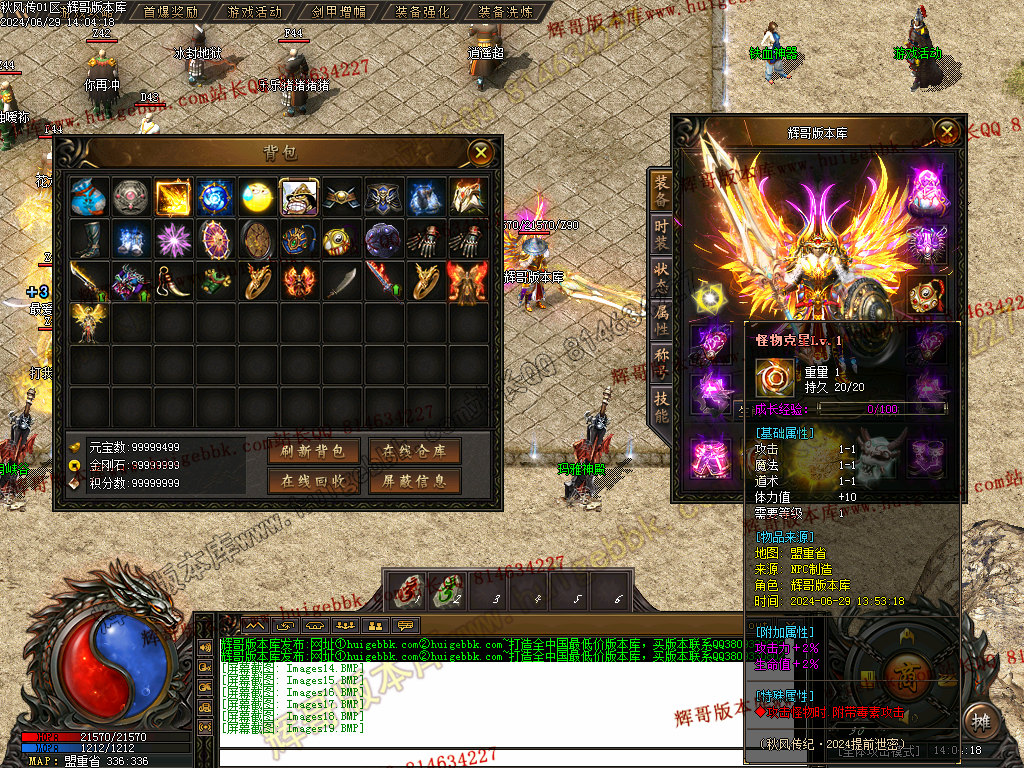Close the character equipment window
This screenshot has height=768, width=1024.
coord(946,131)
